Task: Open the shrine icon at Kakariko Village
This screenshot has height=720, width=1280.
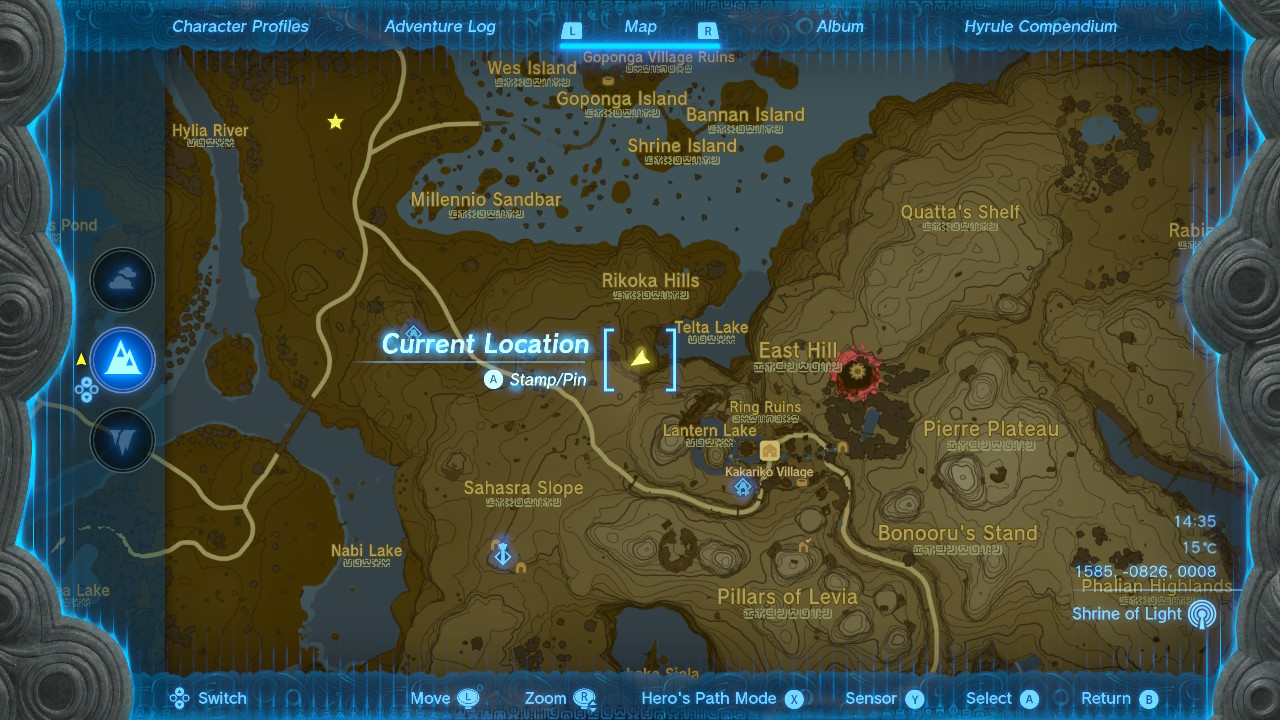Action: (742, 488)
